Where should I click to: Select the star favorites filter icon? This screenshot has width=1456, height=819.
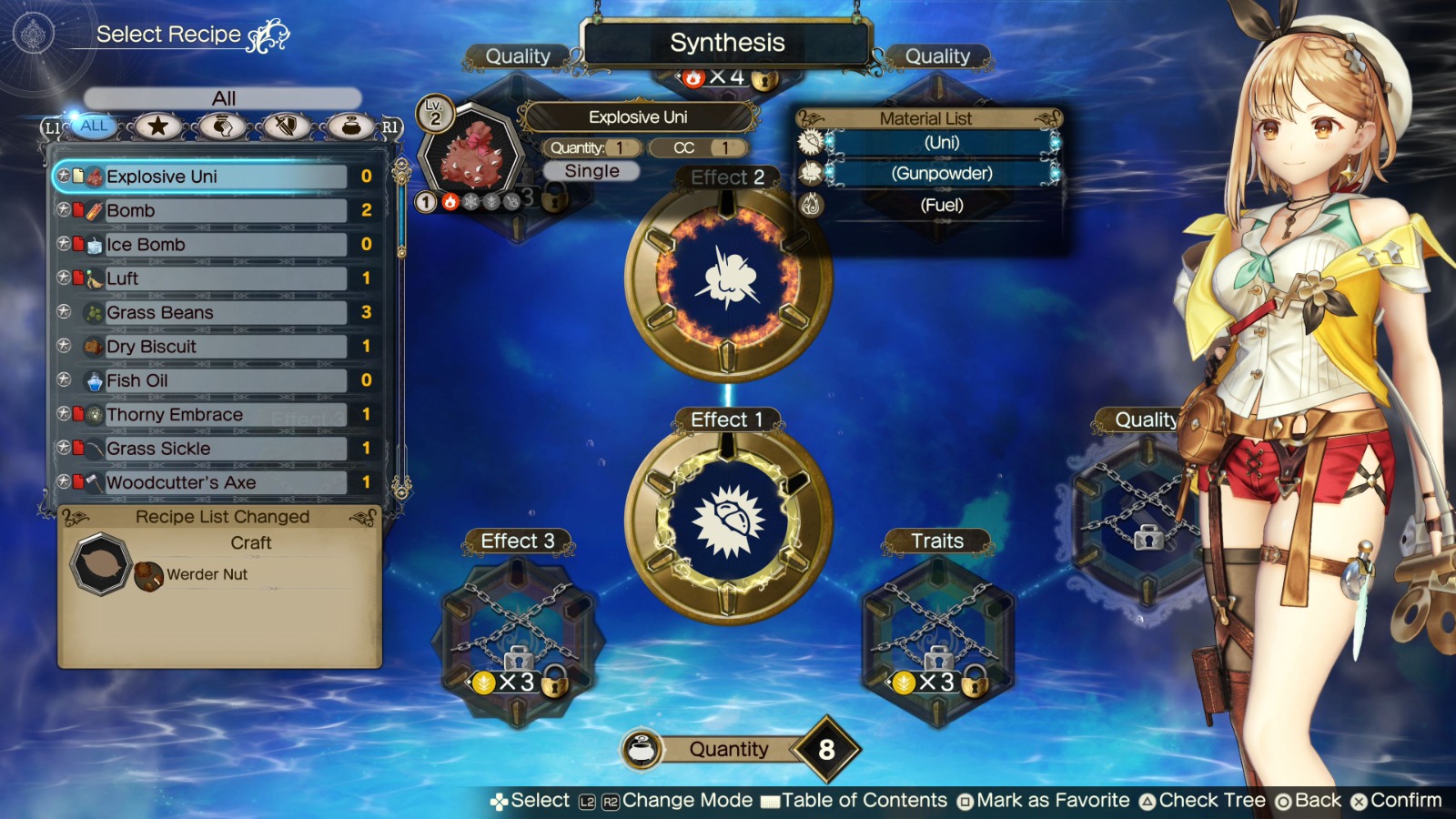(157, 126)
